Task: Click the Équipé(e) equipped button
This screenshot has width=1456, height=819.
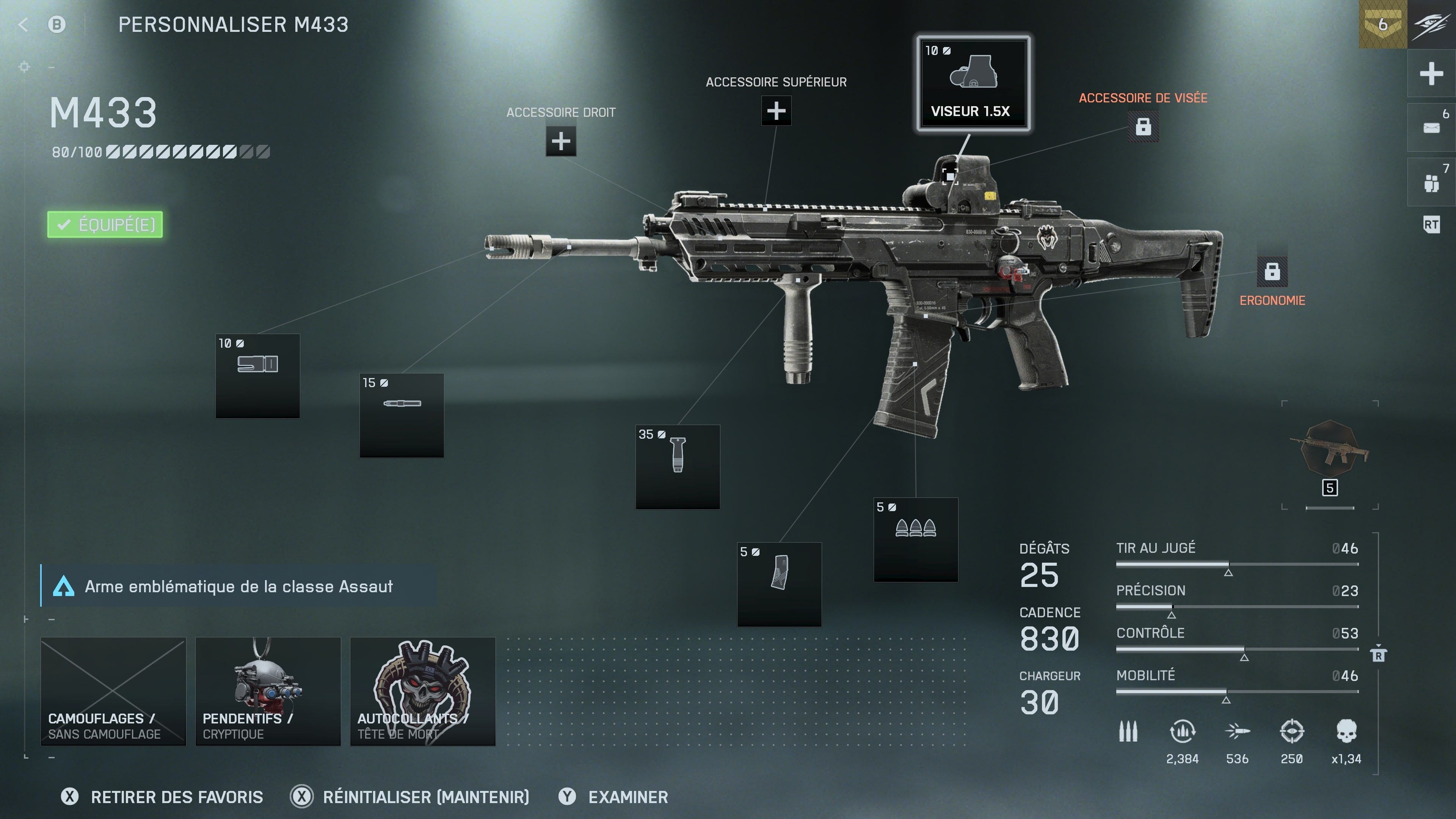Action: point(105,225)
